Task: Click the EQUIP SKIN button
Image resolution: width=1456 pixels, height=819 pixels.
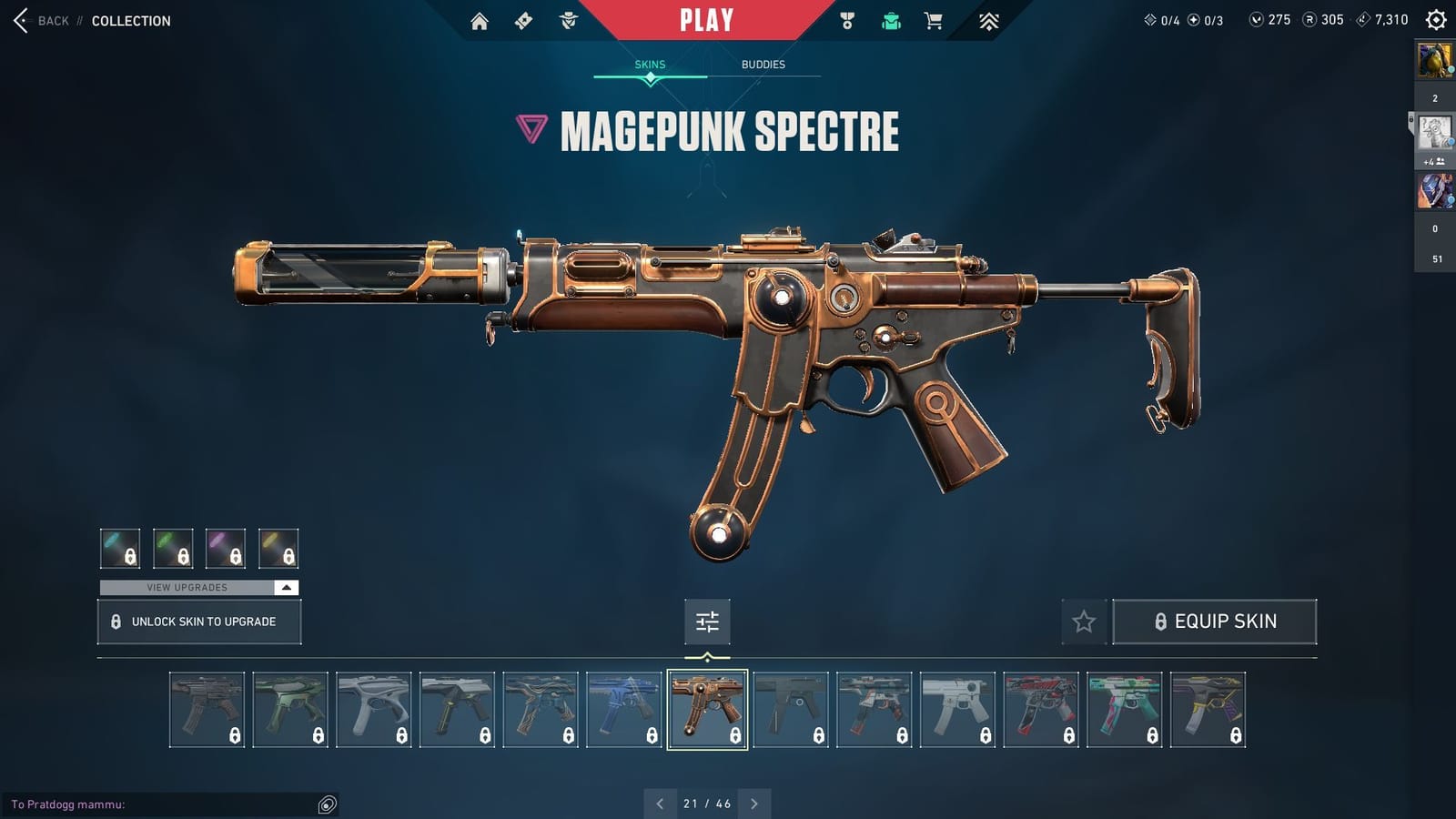Action: coord(1216,622)
